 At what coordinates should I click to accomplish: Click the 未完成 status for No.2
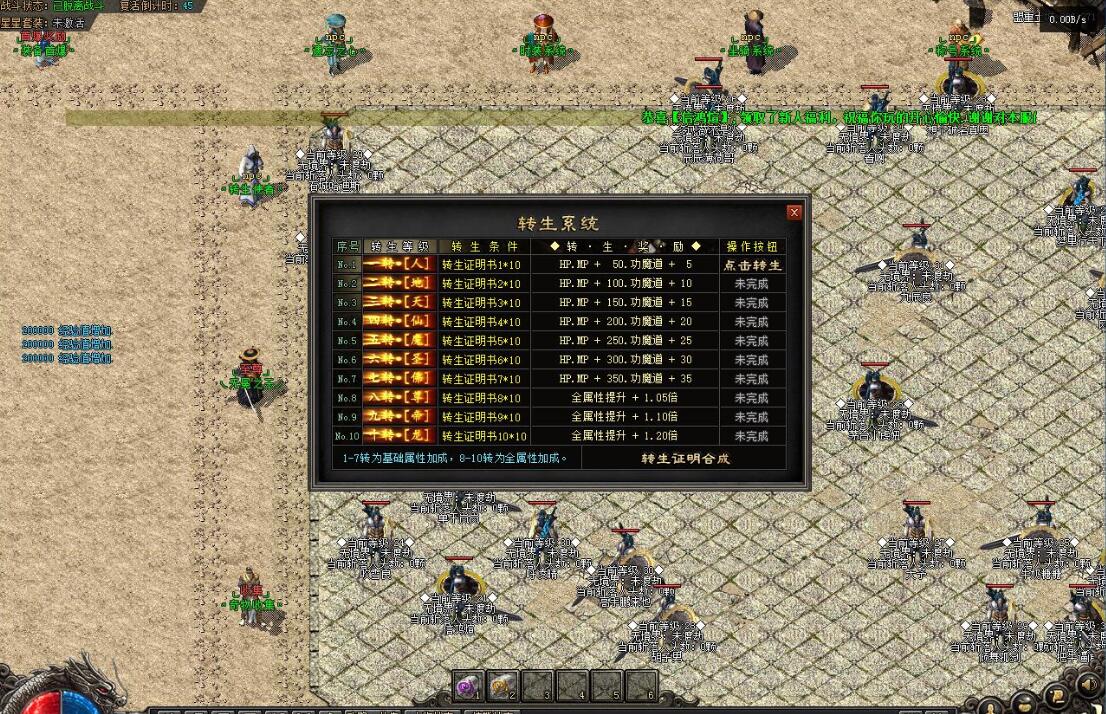point(752,284)
